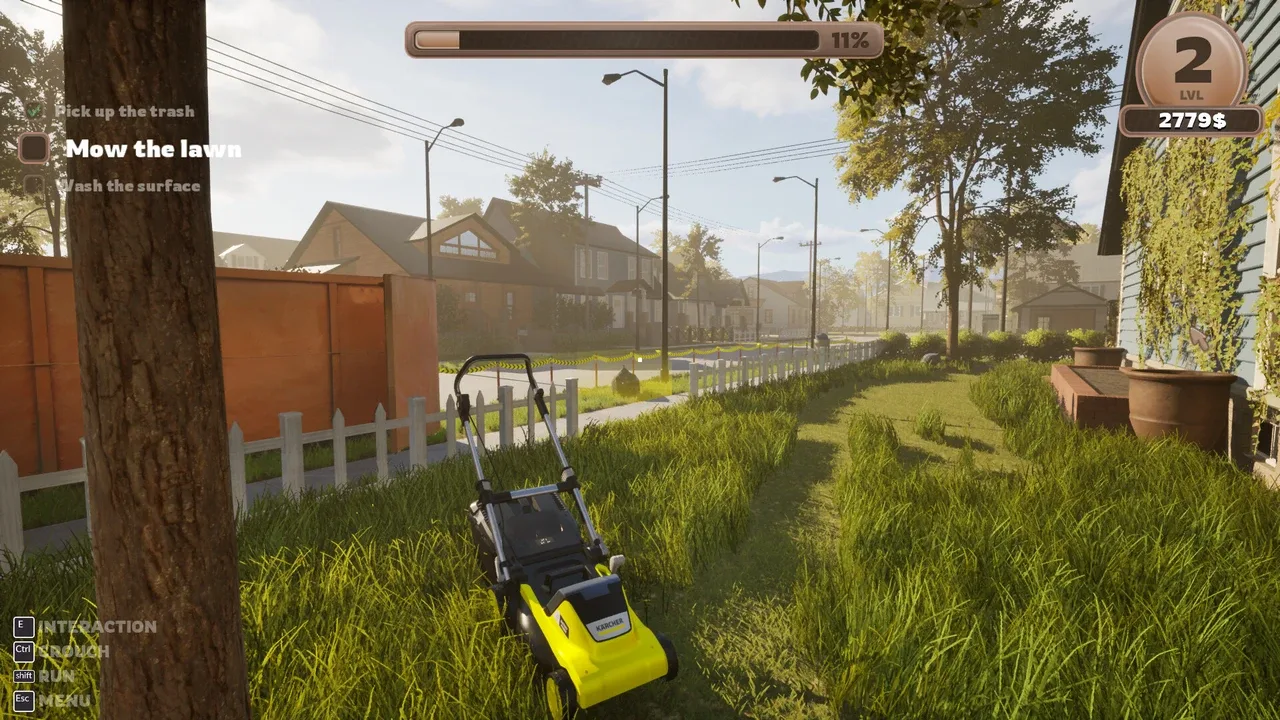Select the "Mow the lawn" objective
The image size is (1280, 720).
(x=152, y=149)
